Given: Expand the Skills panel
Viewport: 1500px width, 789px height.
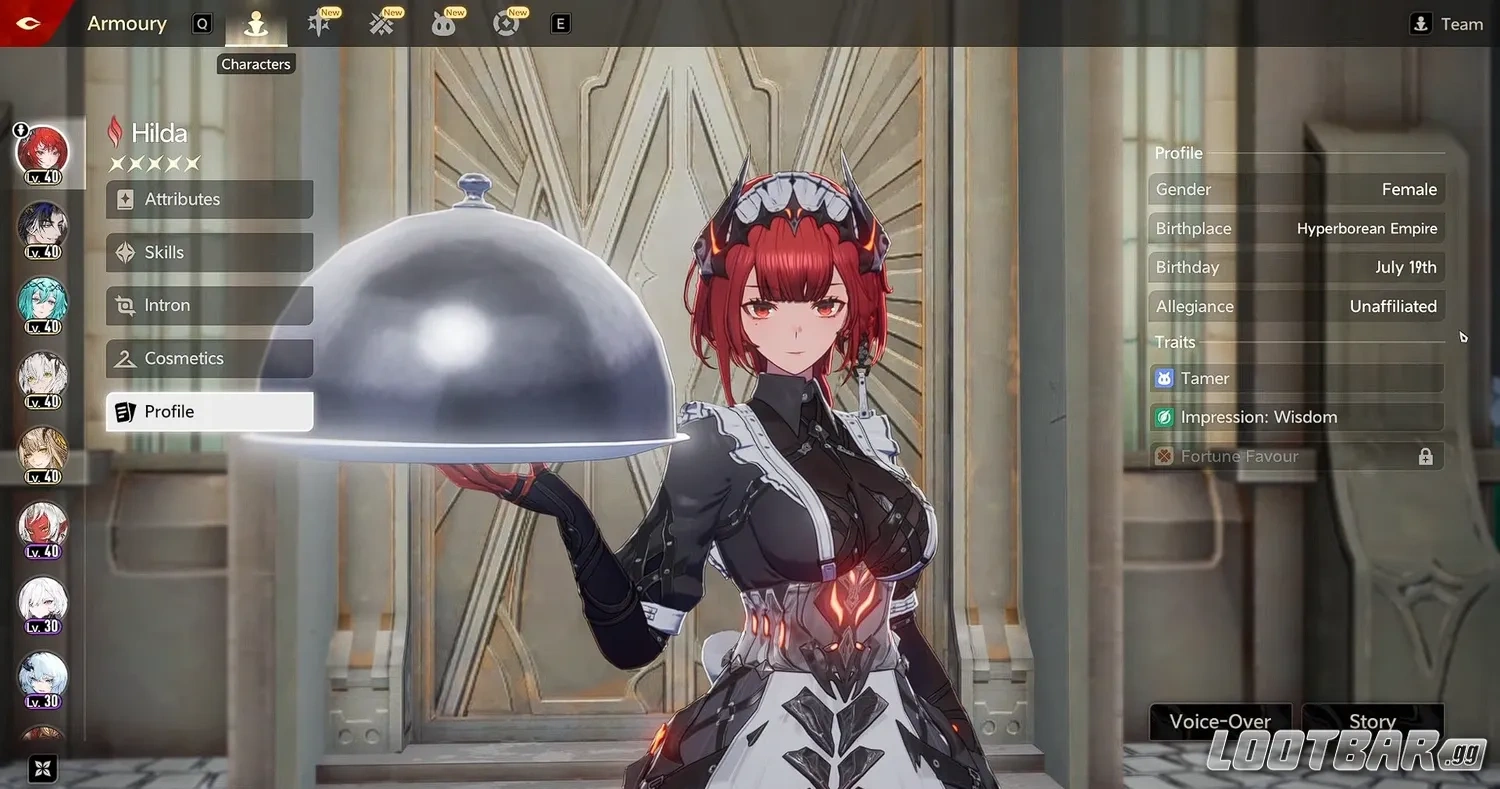Looking at the screenshot, I should point(209,252).
